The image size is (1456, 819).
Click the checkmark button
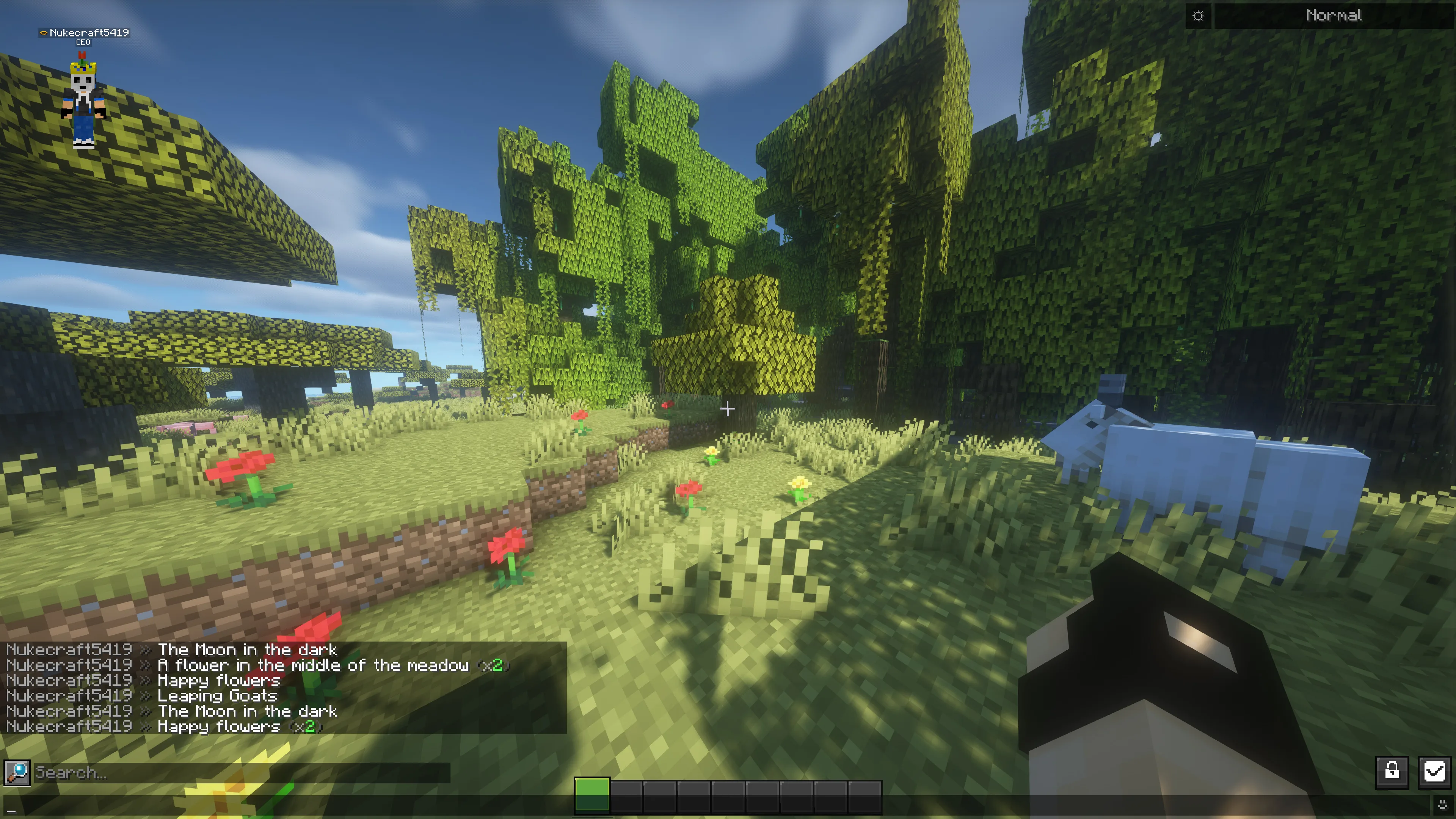pos(1434,771)
